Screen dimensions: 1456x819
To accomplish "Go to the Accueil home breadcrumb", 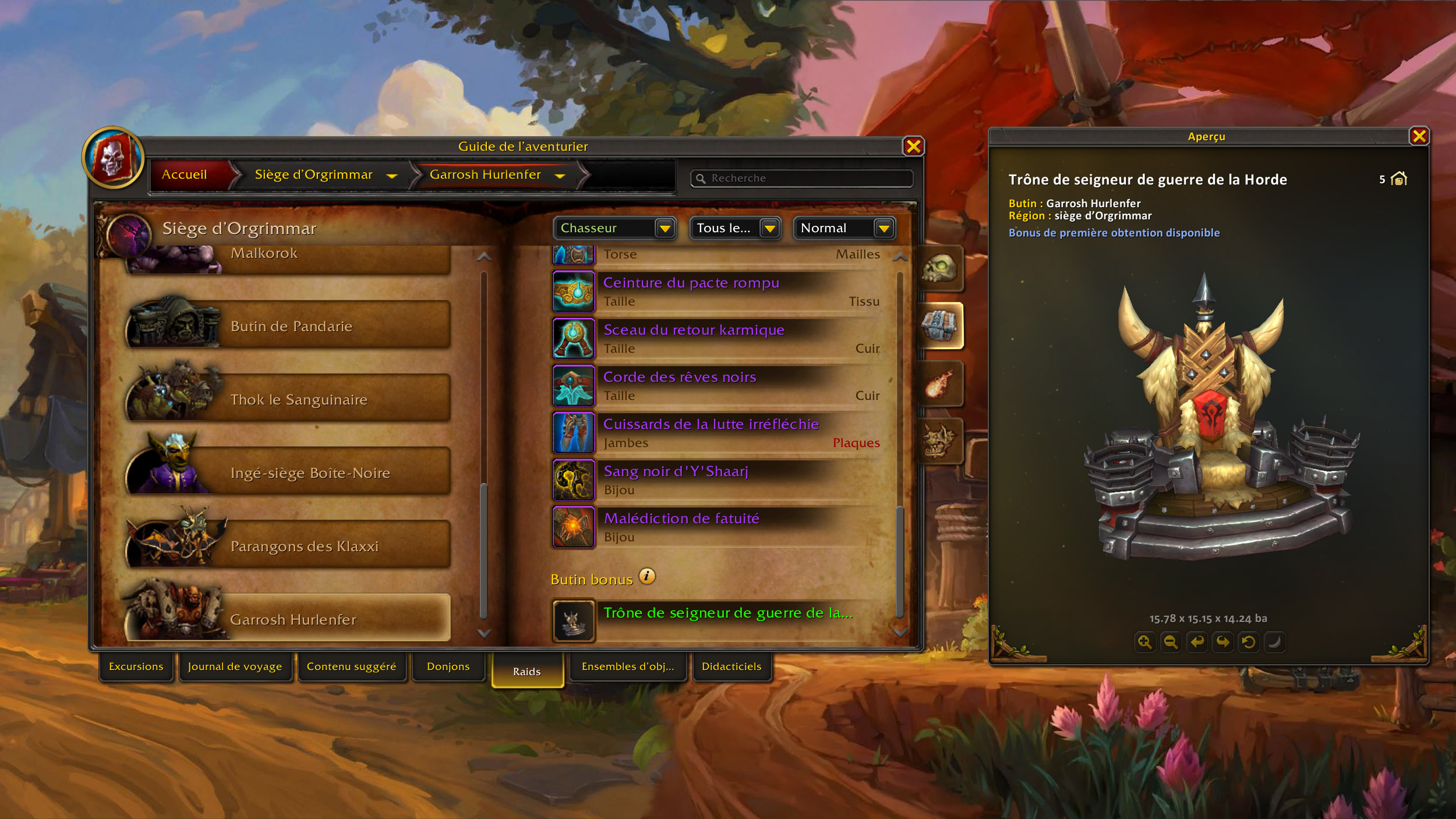I will 185,175.
